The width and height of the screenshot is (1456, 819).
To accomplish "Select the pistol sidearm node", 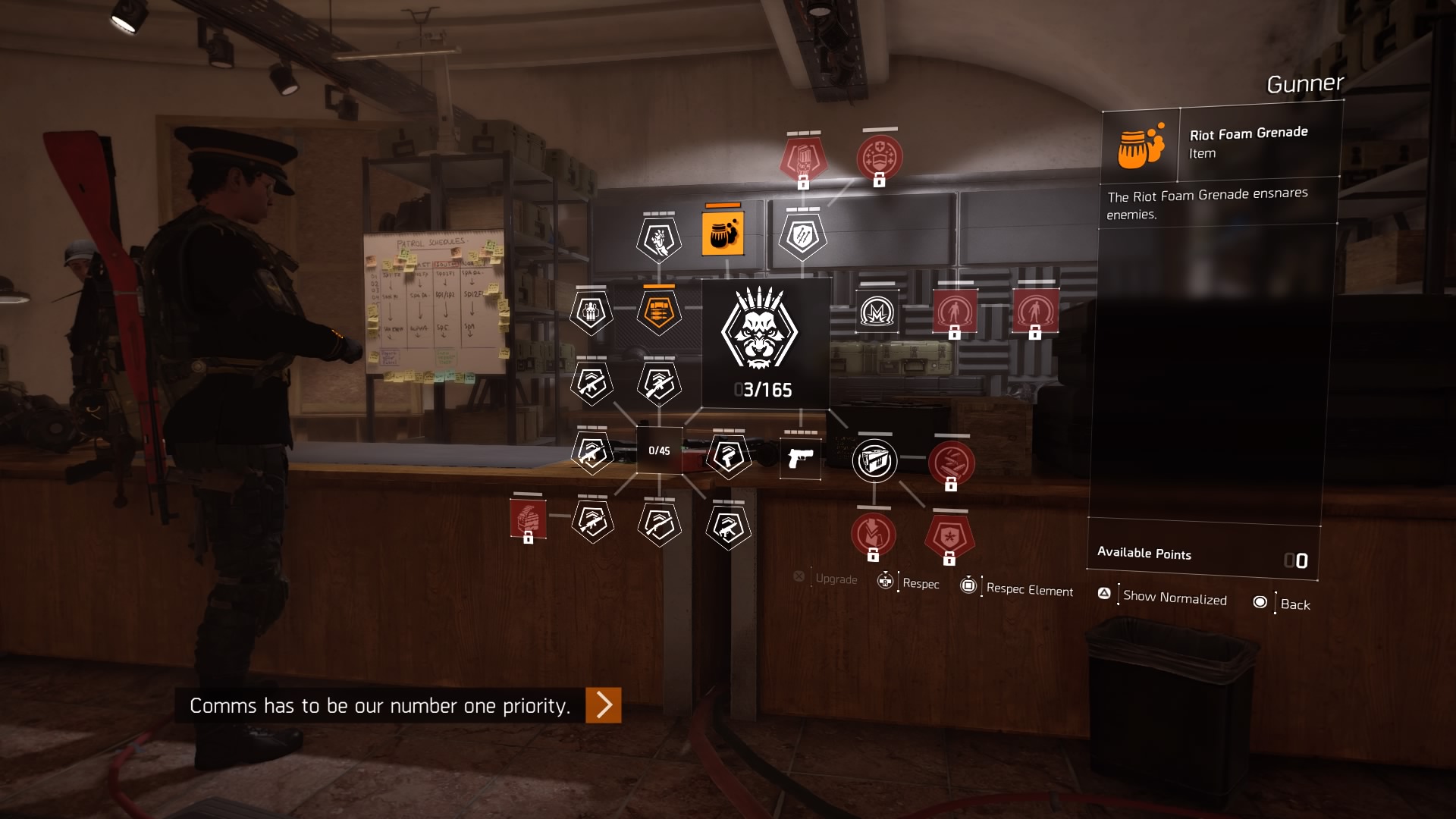I will (800, 457).
